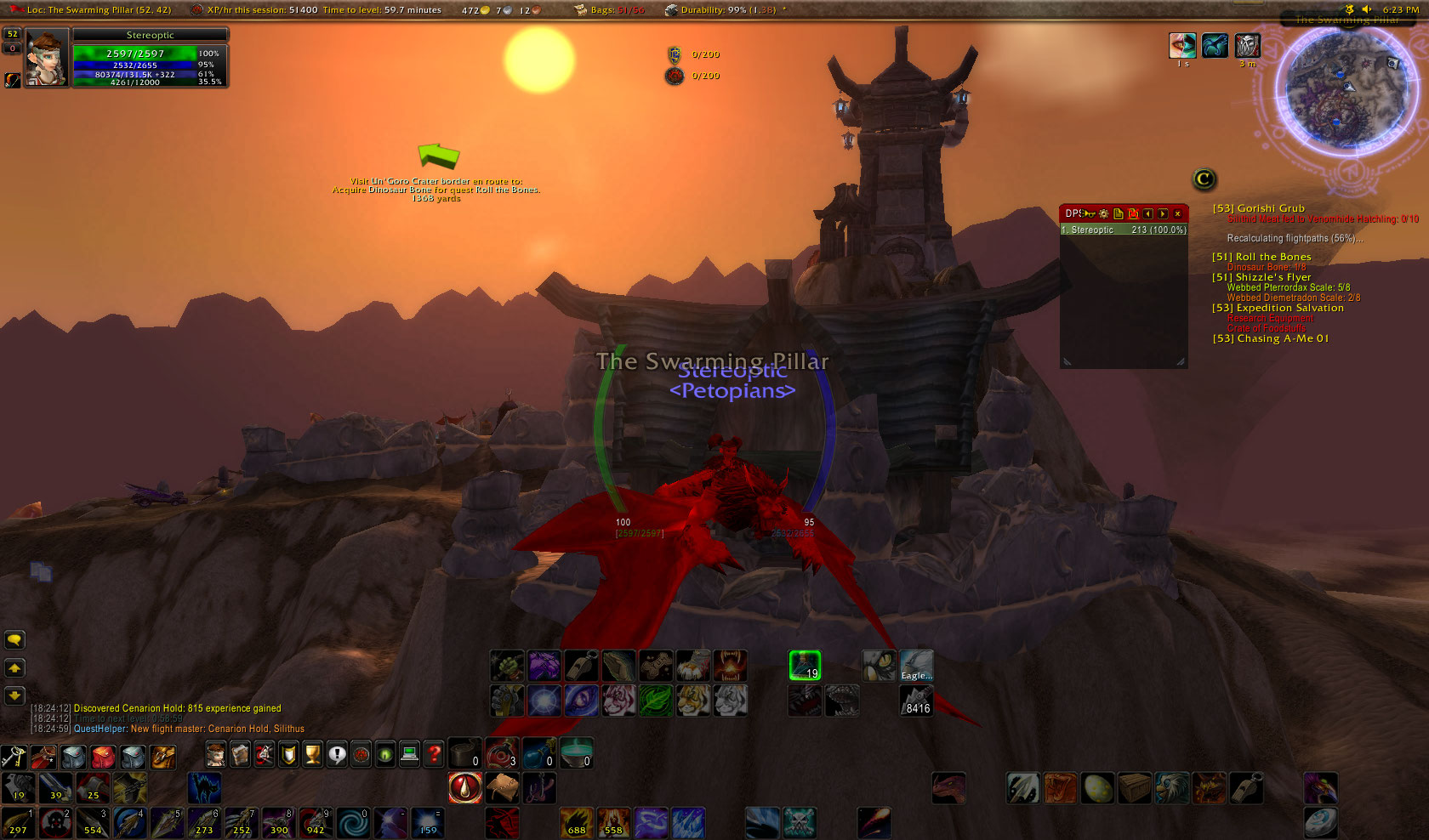The height and width of the screenshot is (840, 1429).
Task: Open the keyring with the keys icon
Action: pos(14,756)
